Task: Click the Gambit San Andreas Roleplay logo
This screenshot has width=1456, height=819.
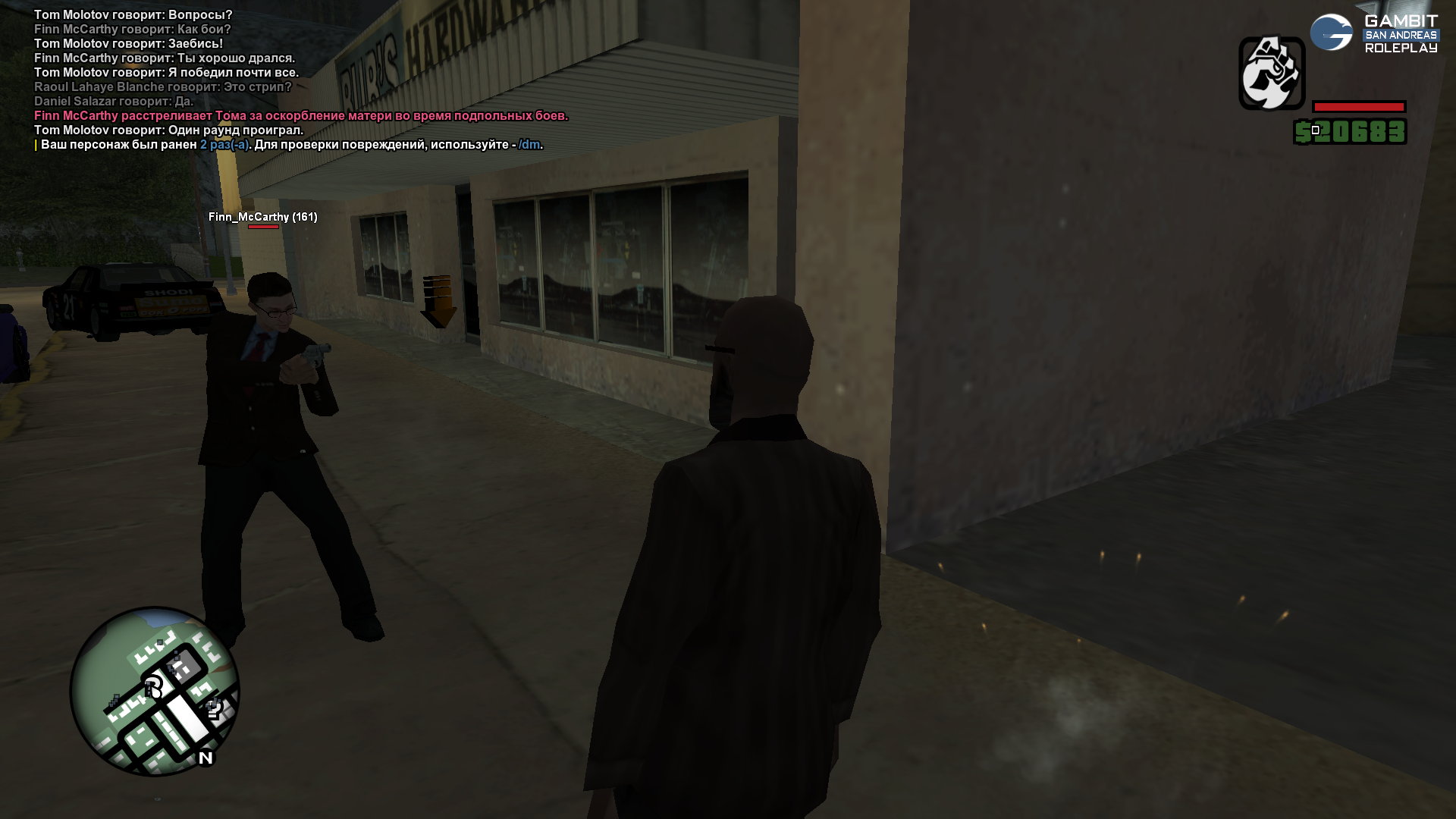Action: click(1374, 34)
